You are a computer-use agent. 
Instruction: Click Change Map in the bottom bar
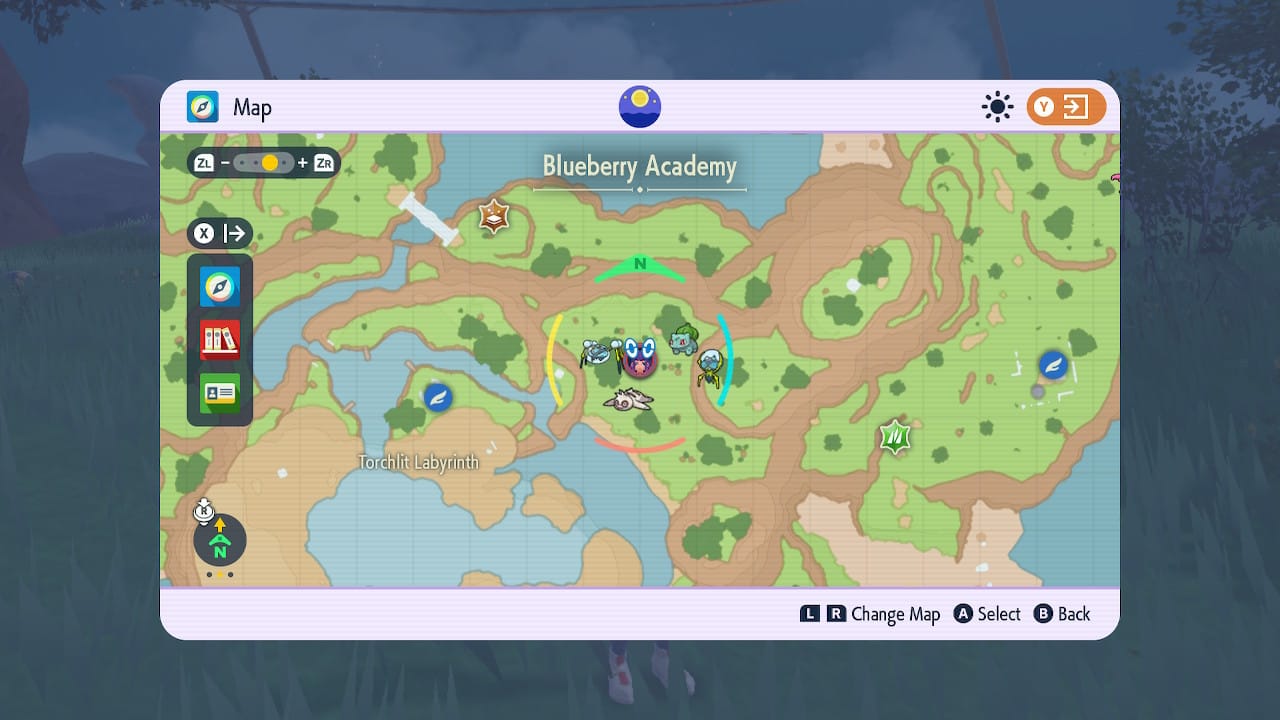[897, 613]
